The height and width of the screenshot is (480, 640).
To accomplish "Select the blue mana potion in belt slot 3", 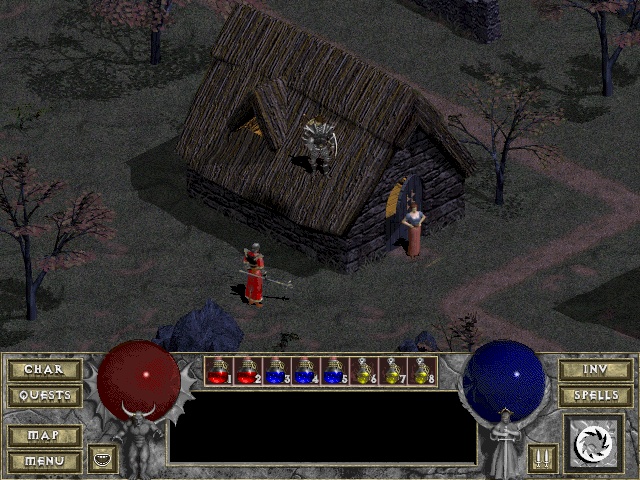I will coord(277,371).
